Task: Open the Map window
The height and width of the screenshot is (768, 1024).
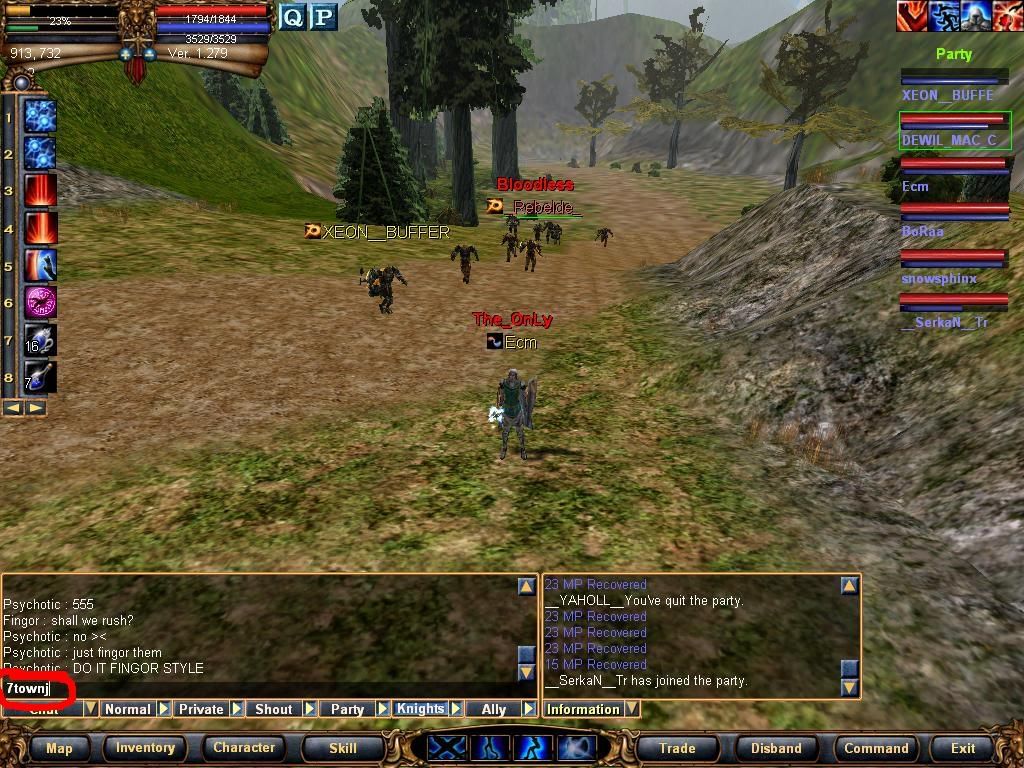Action: pos(59,748)
